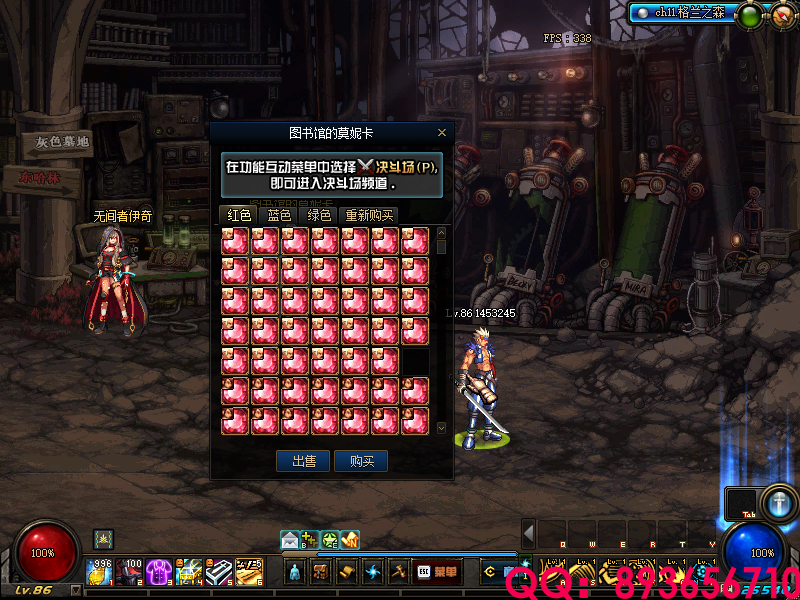800x600 pixels.
Task: Click the ESC 菜单 menu button
Action: tap(438, 572)
